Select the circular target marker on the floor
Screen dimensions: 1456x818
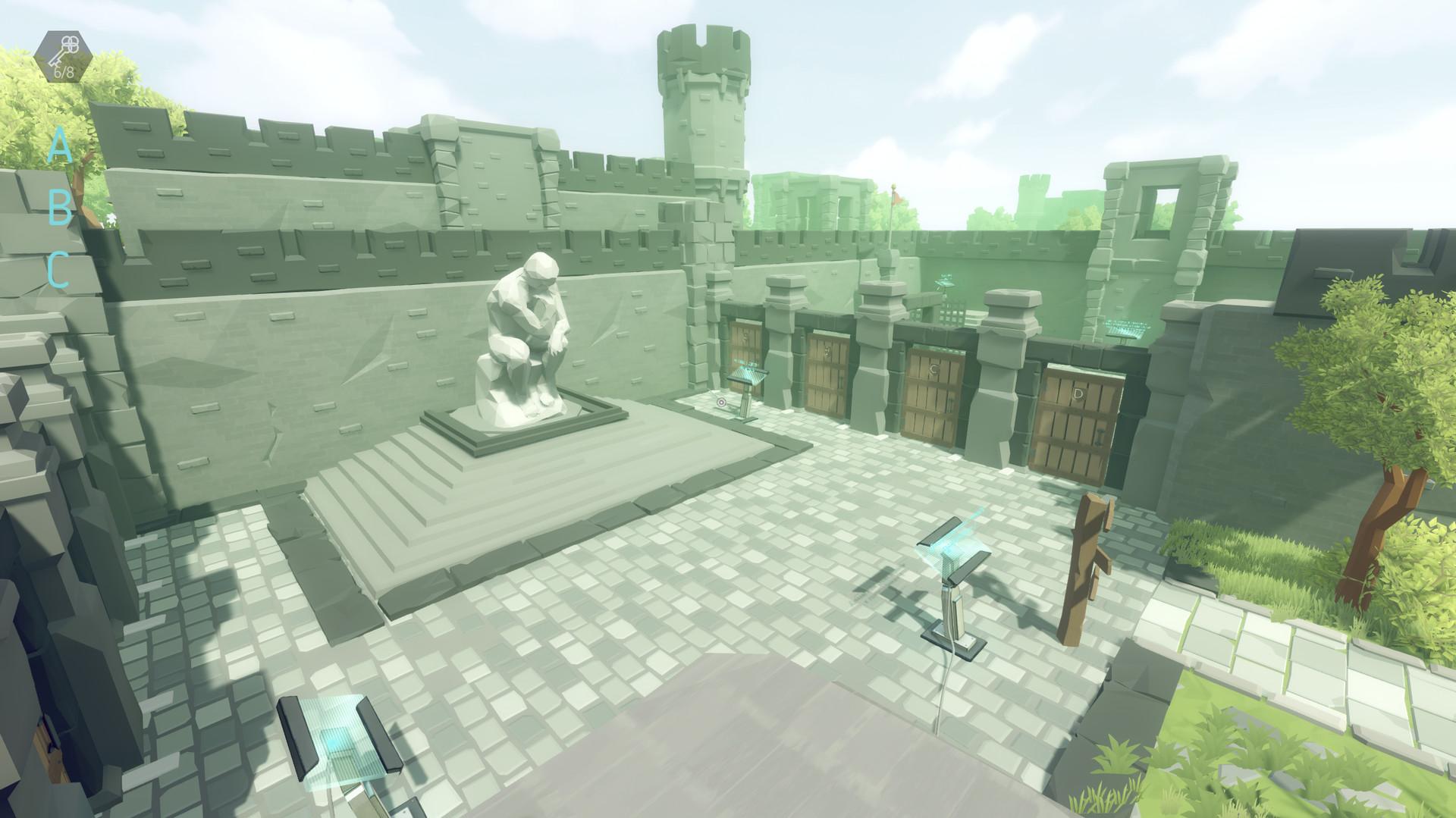[x=721, y=403]
